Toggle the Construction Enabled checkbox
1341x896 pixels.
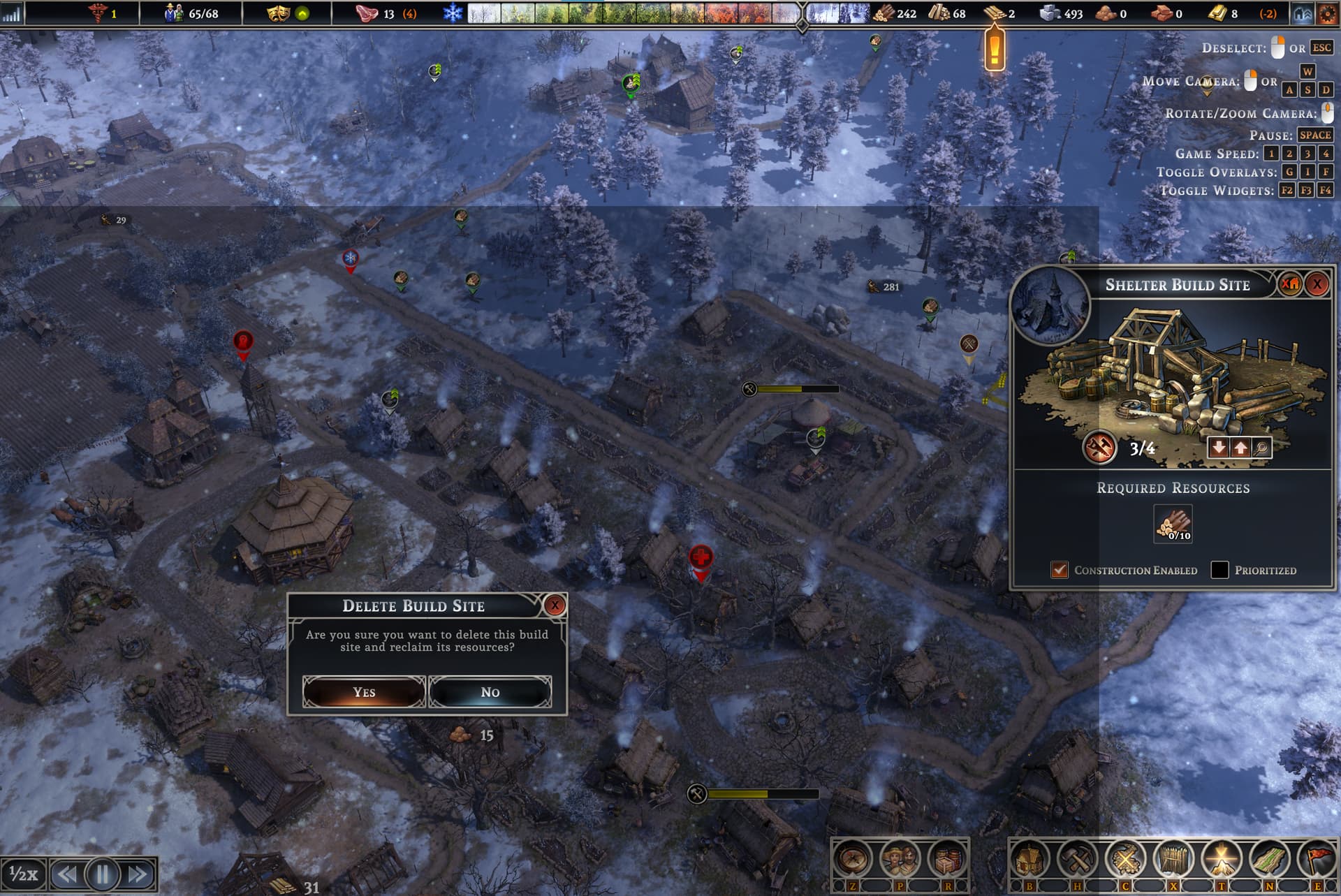coord(1059,570)
